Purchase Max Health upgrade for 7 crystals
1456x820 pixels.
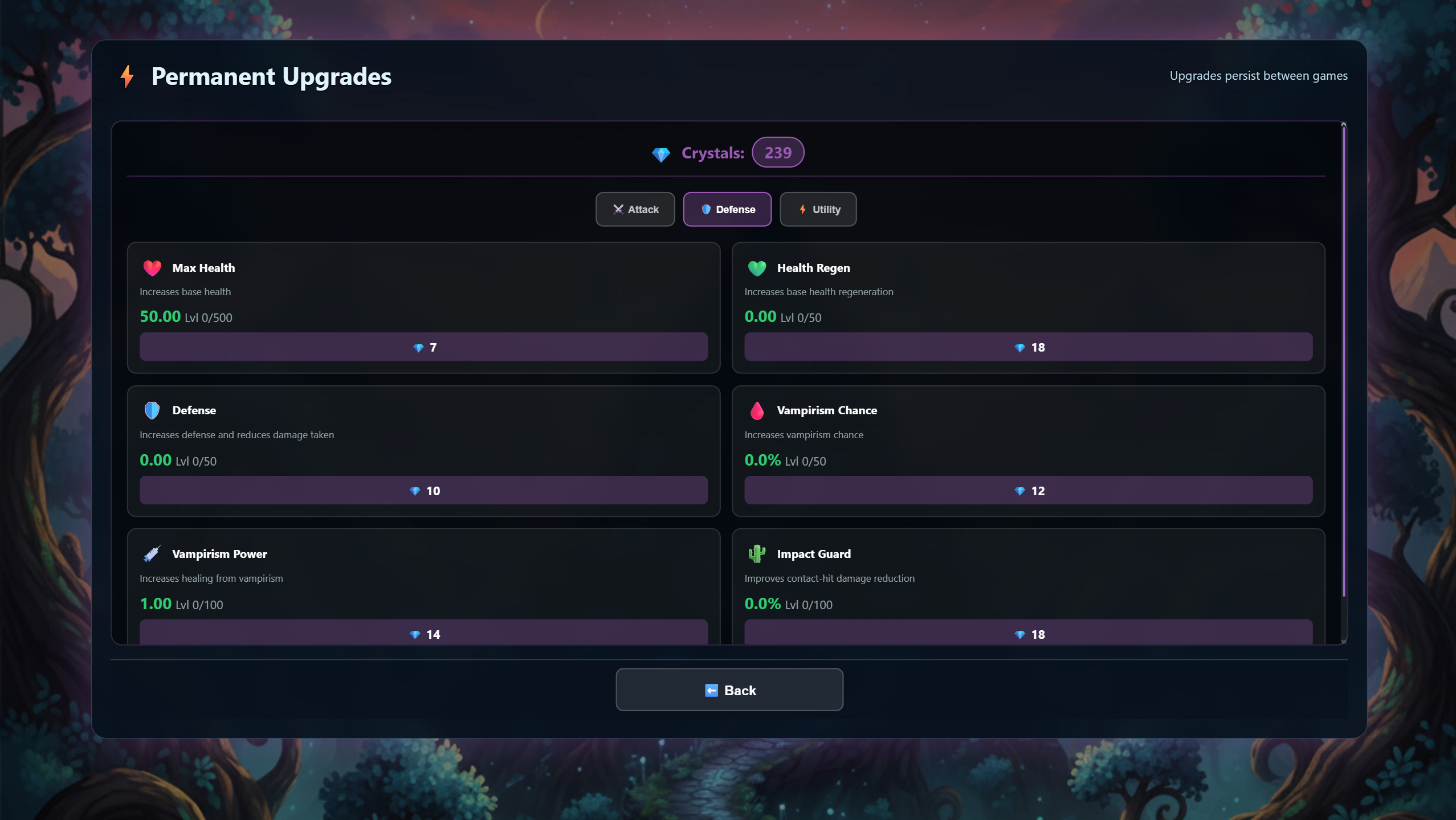click(x=423, y=346)
